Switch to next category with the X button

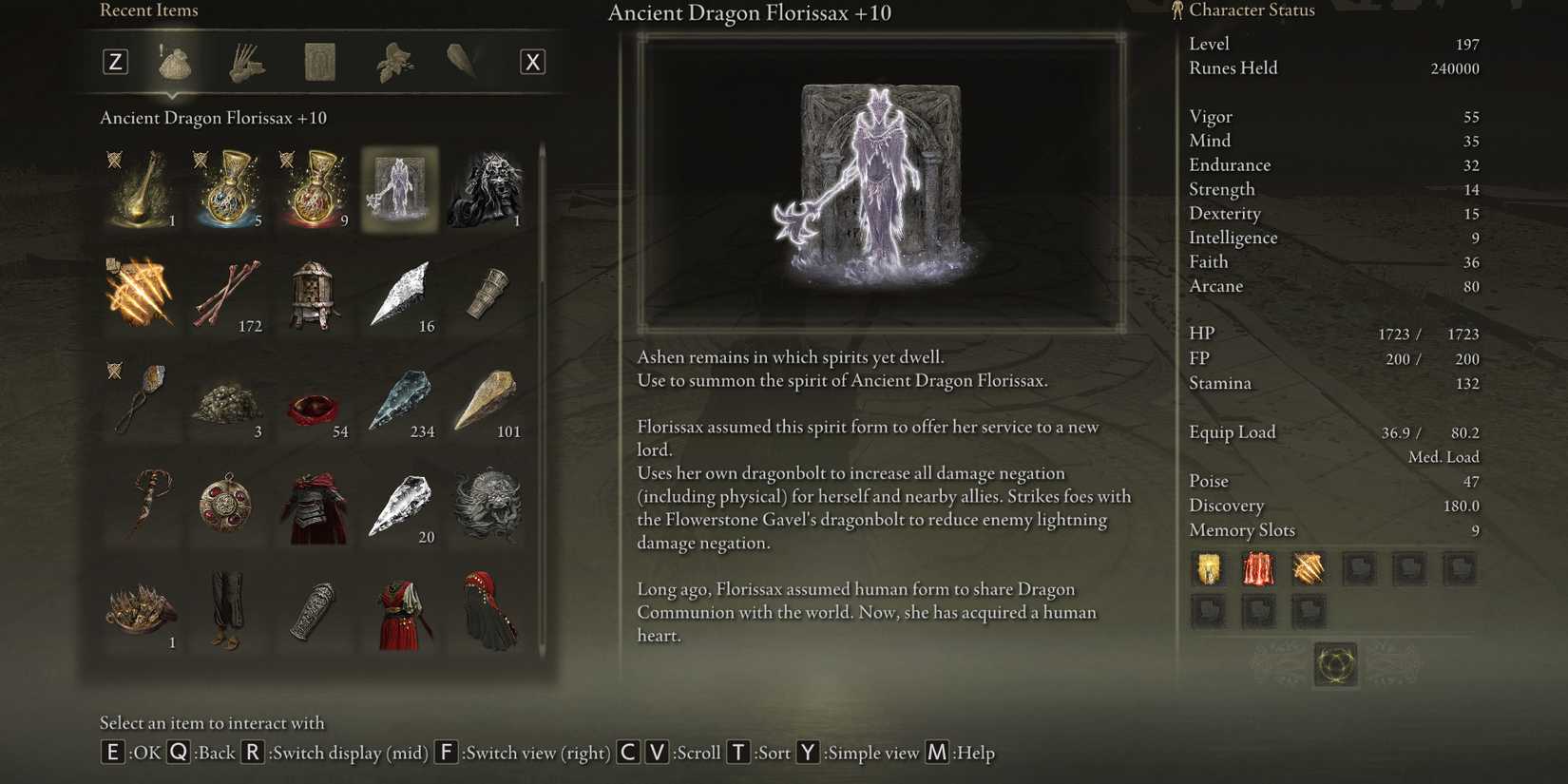tap(533, 61)
